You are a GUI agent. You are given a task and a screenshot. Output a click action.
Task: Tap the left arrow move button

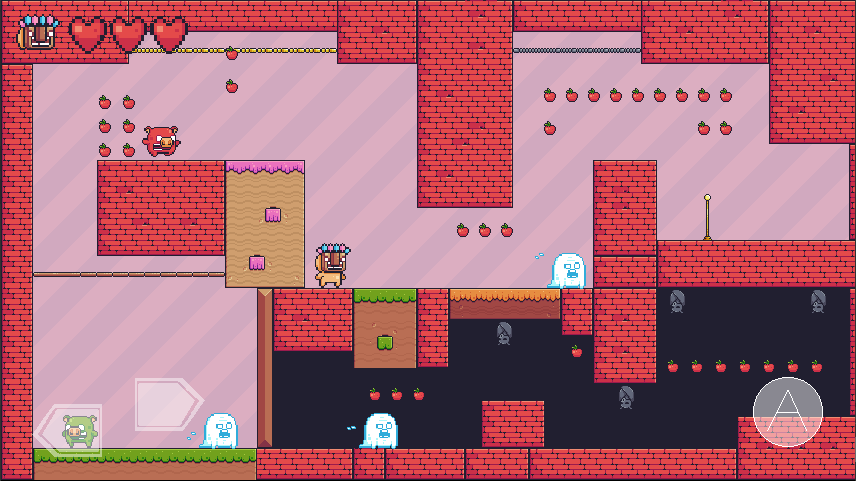(68, 432)
